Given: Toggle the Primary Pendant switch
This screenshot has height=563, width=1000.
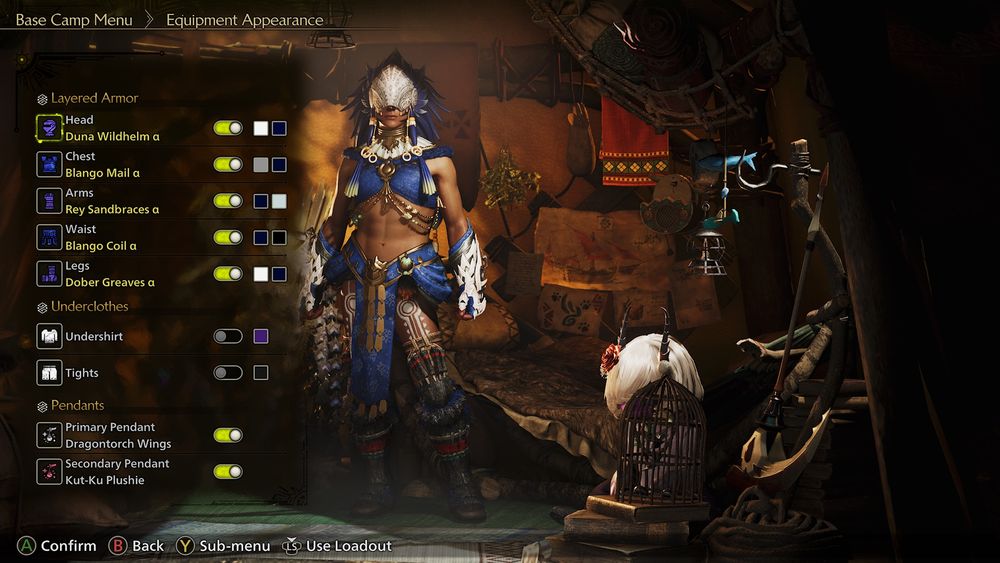Looking at the screenshot, I should pyautogui.click(x=228, y=435).
